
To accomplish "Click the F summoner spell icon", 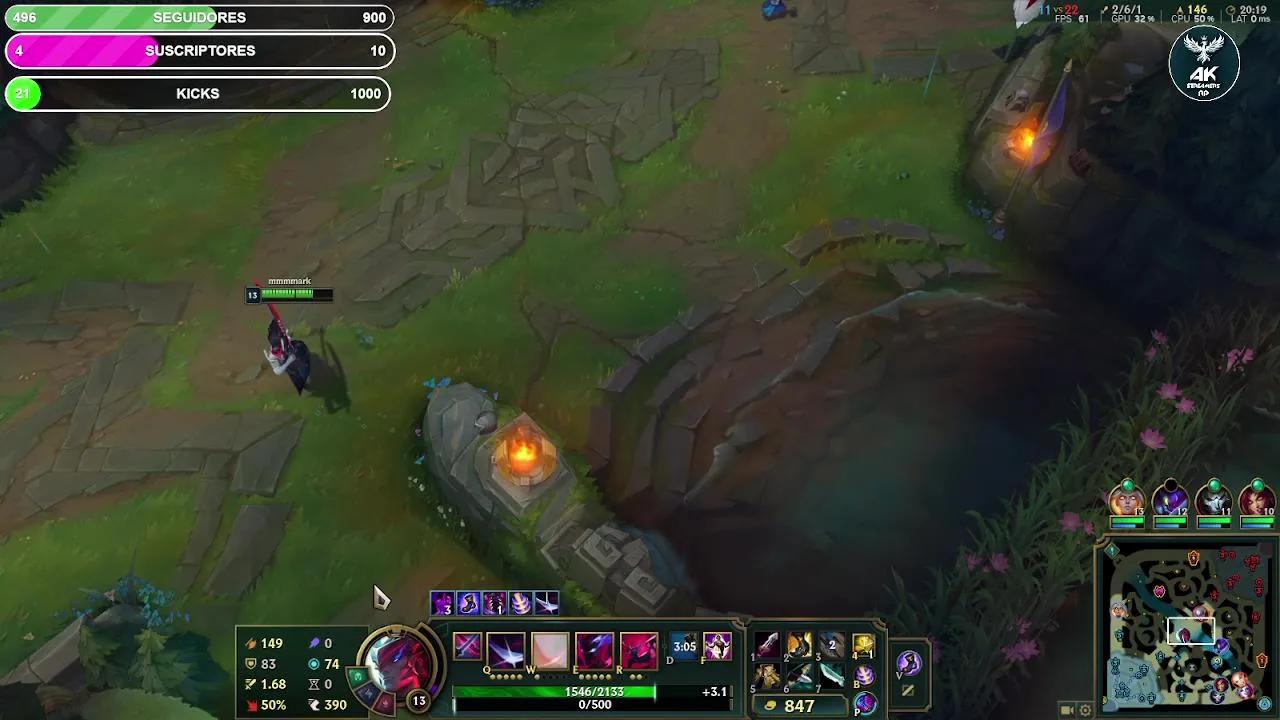I will click(x=717, y=648).
